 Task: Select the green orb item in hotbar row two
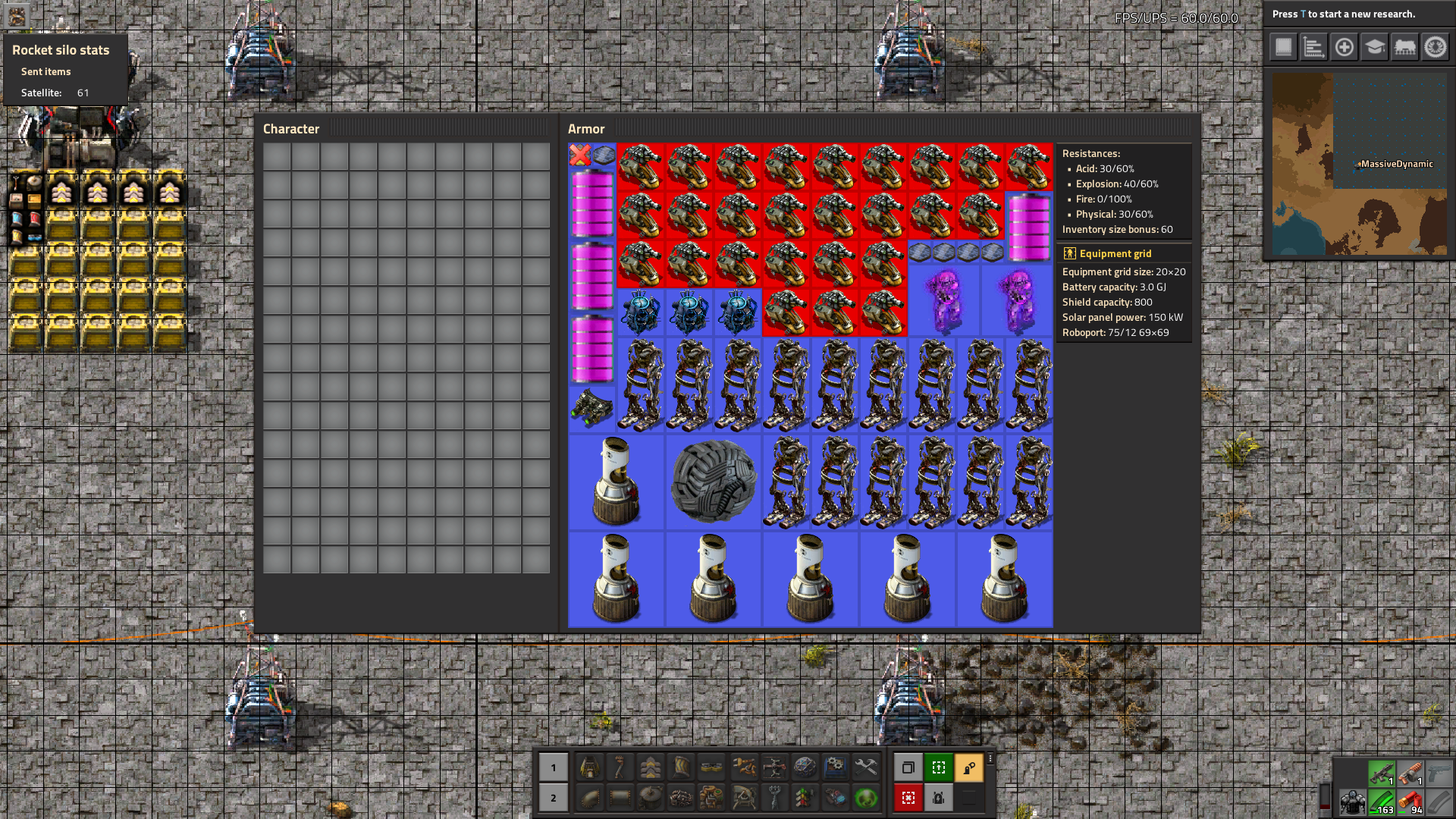coord(865,799)
